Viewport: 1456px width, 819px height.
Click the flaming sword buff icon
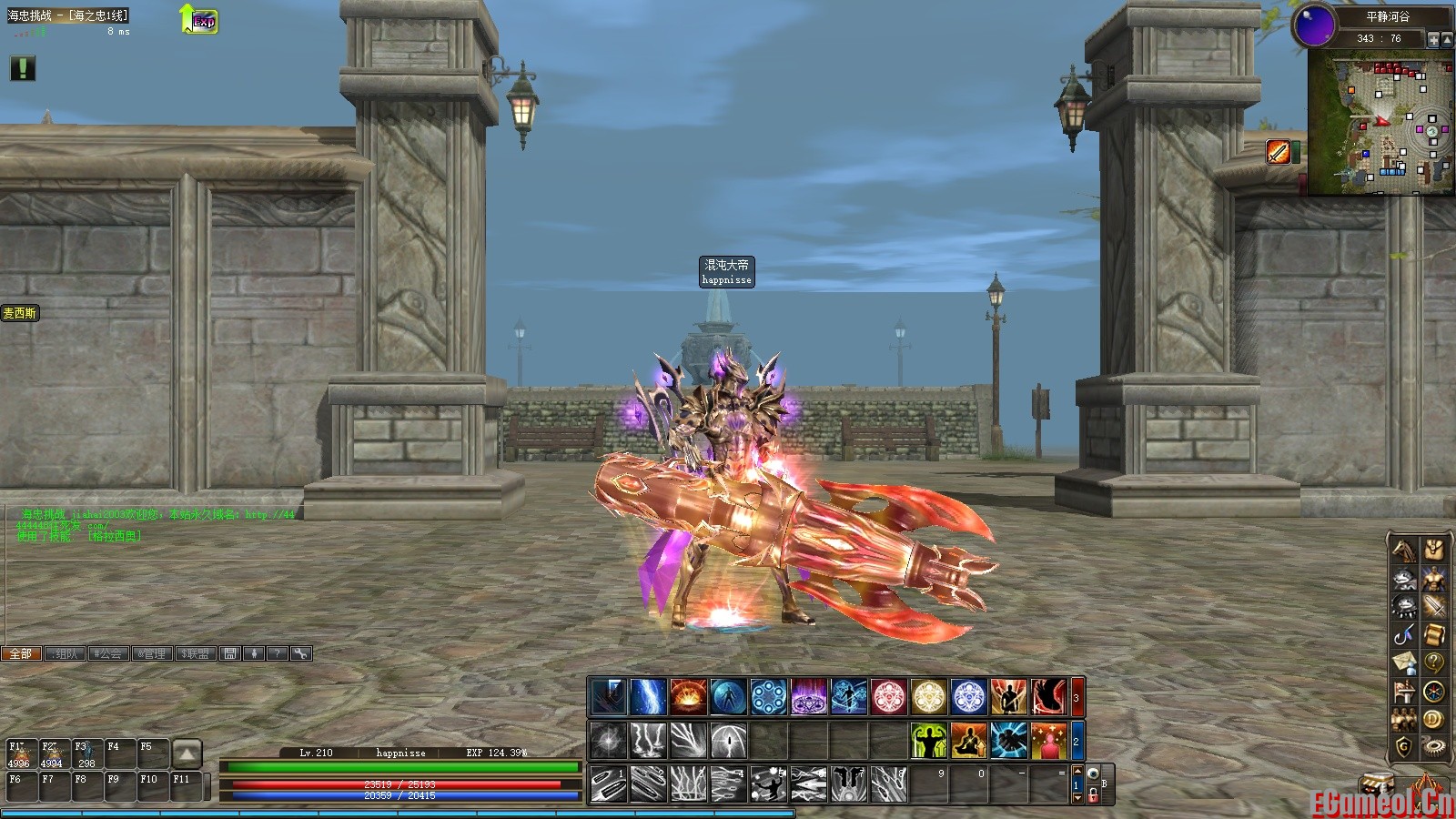click(x=1279, y=152)
